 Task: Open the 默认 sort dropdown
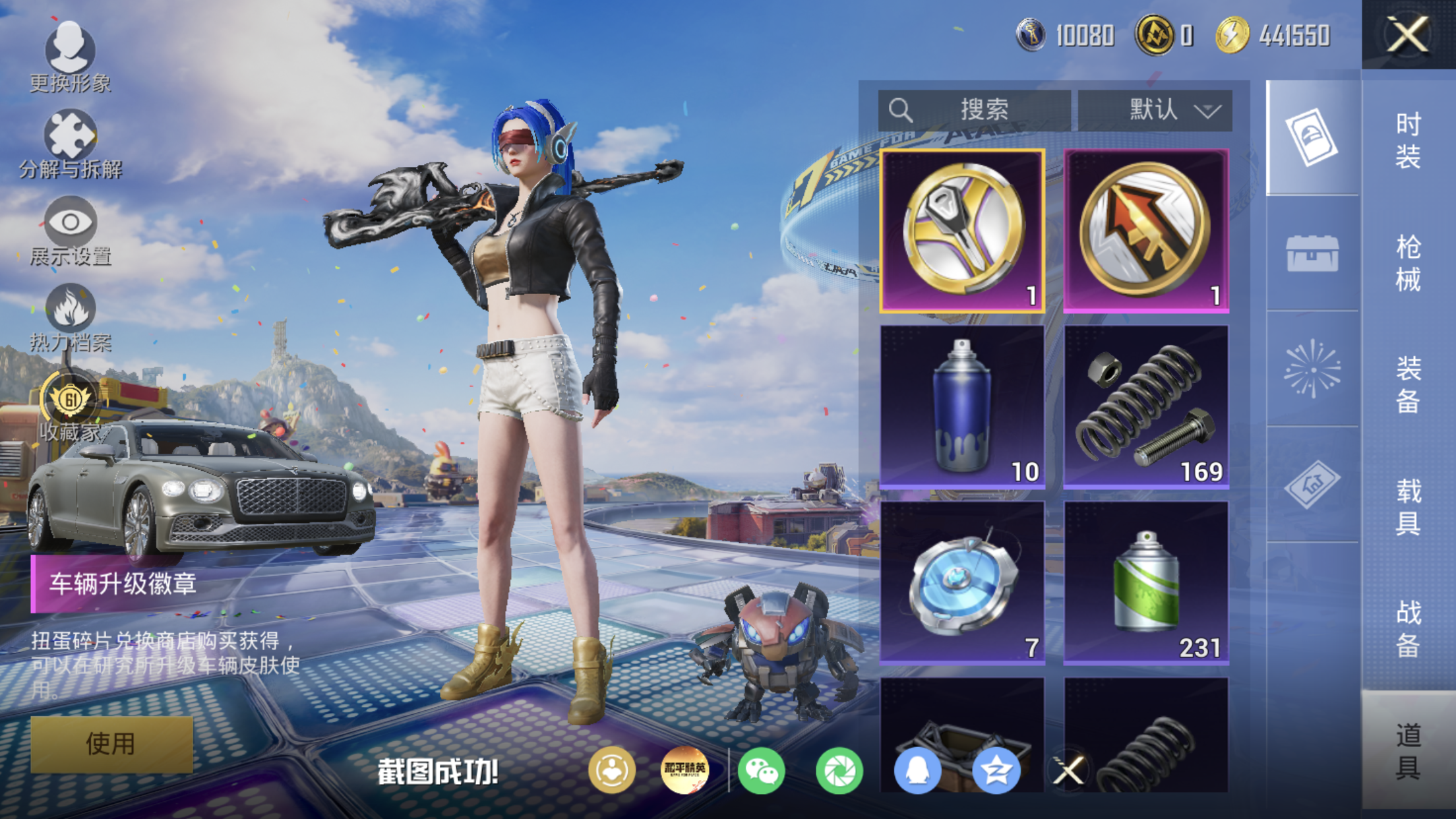click(x=1155, y=110)
